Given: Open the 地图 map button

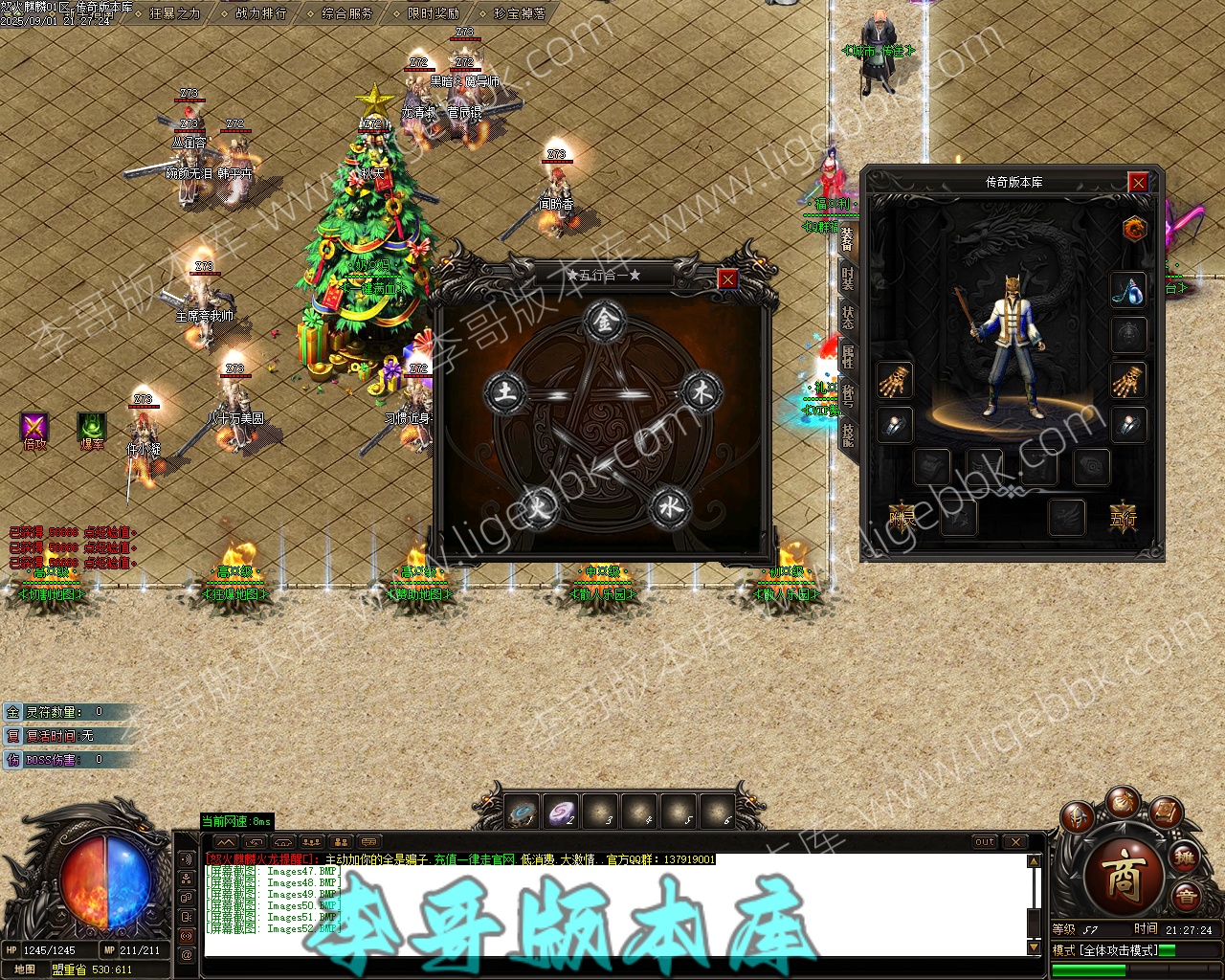Looking at the screenshot, I should tap(25, 969).
